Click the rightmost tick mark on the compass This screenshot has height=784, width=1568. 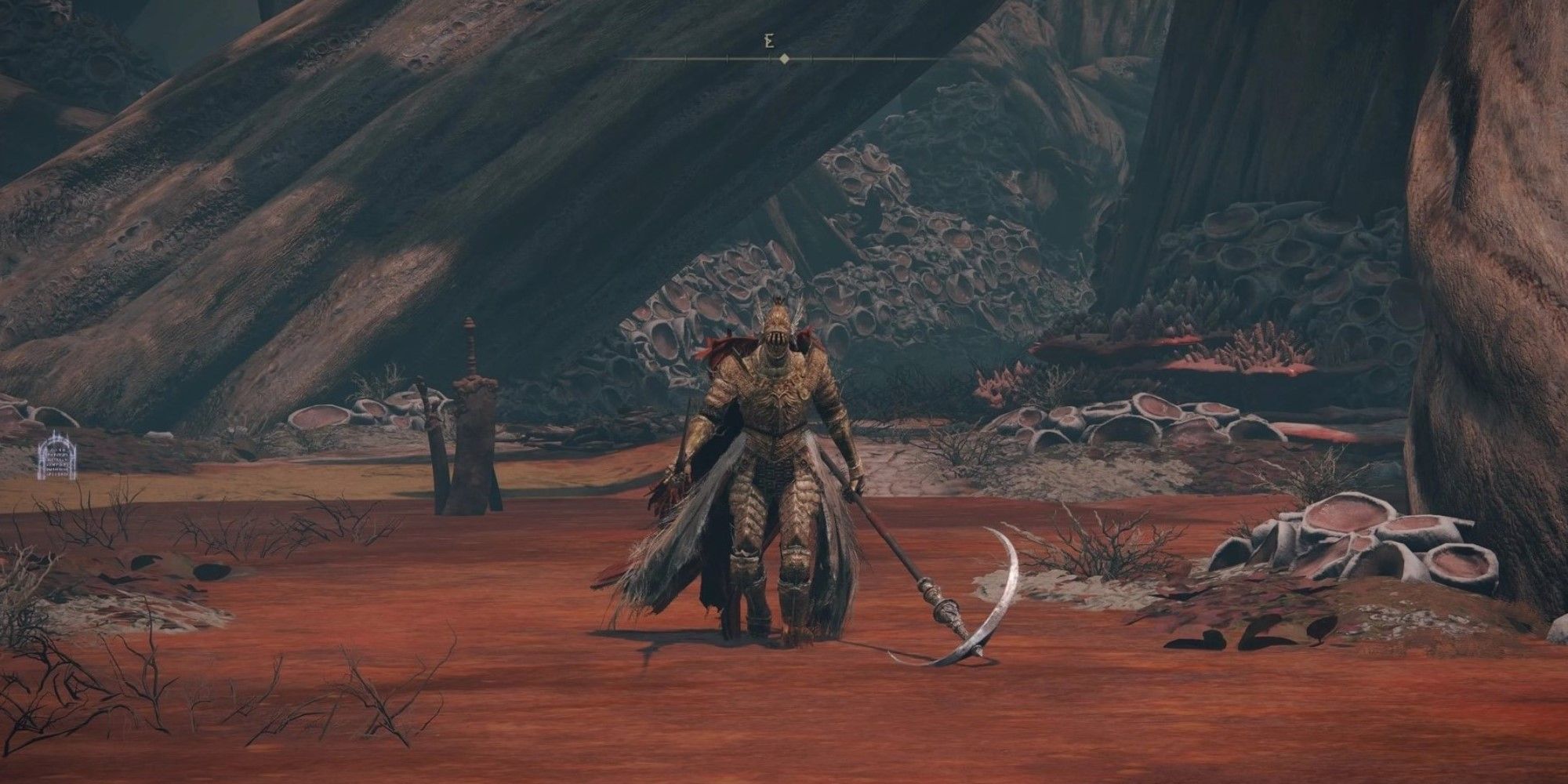[895, 58]
